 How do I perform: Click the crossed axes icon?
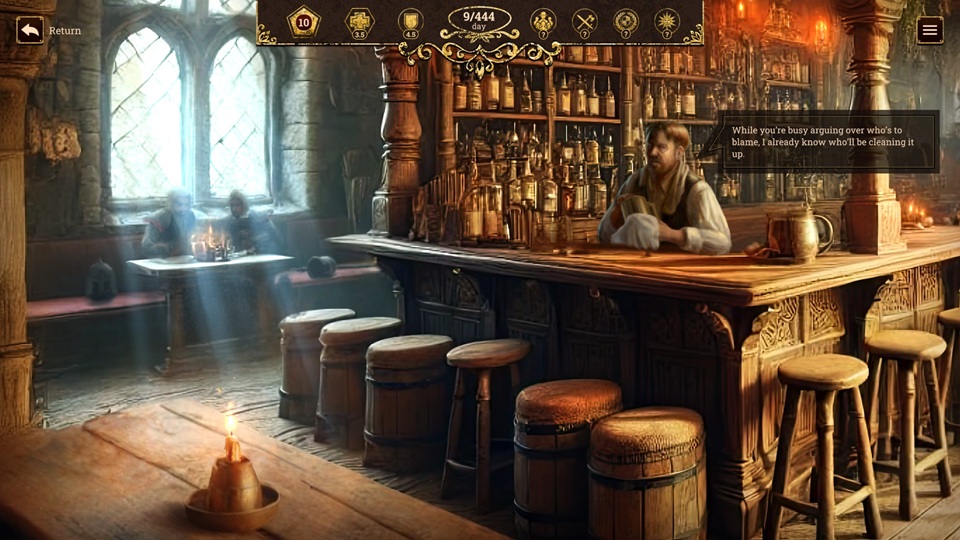click(584, 21)
